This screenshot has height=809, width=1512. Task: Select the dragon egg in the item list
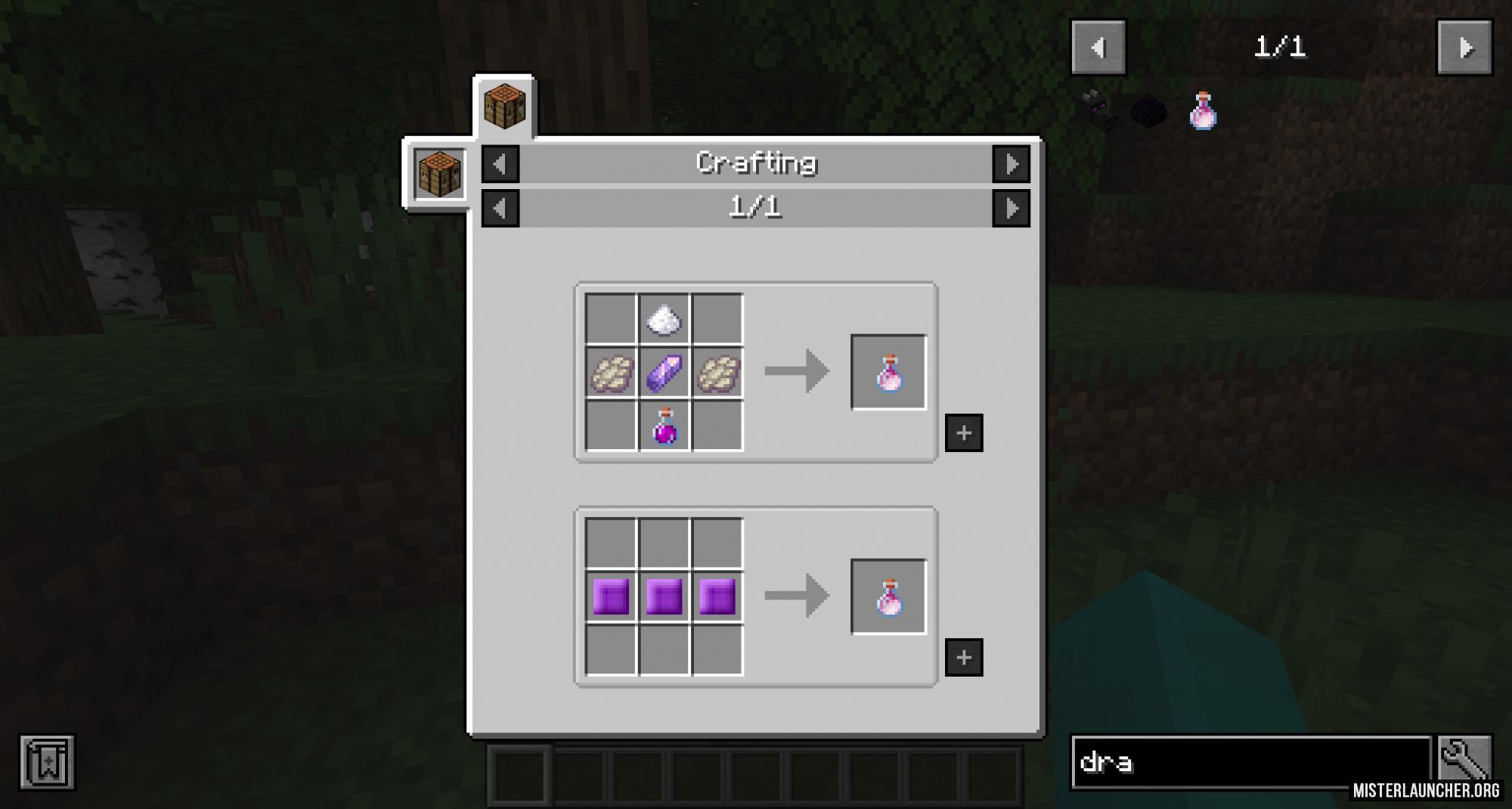1149,112
